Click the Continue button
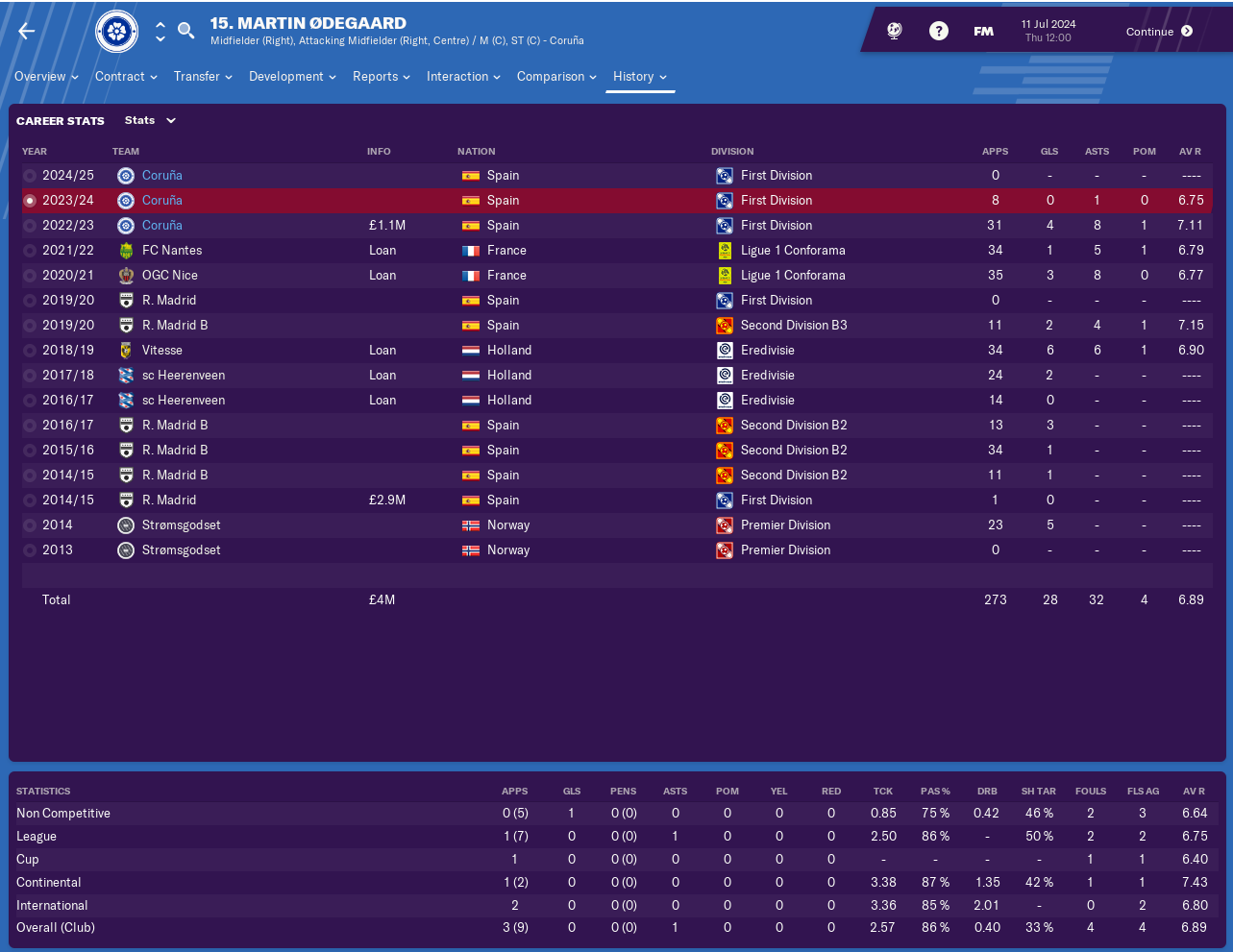This screenshot has height=952, width=1233. 1159,32
